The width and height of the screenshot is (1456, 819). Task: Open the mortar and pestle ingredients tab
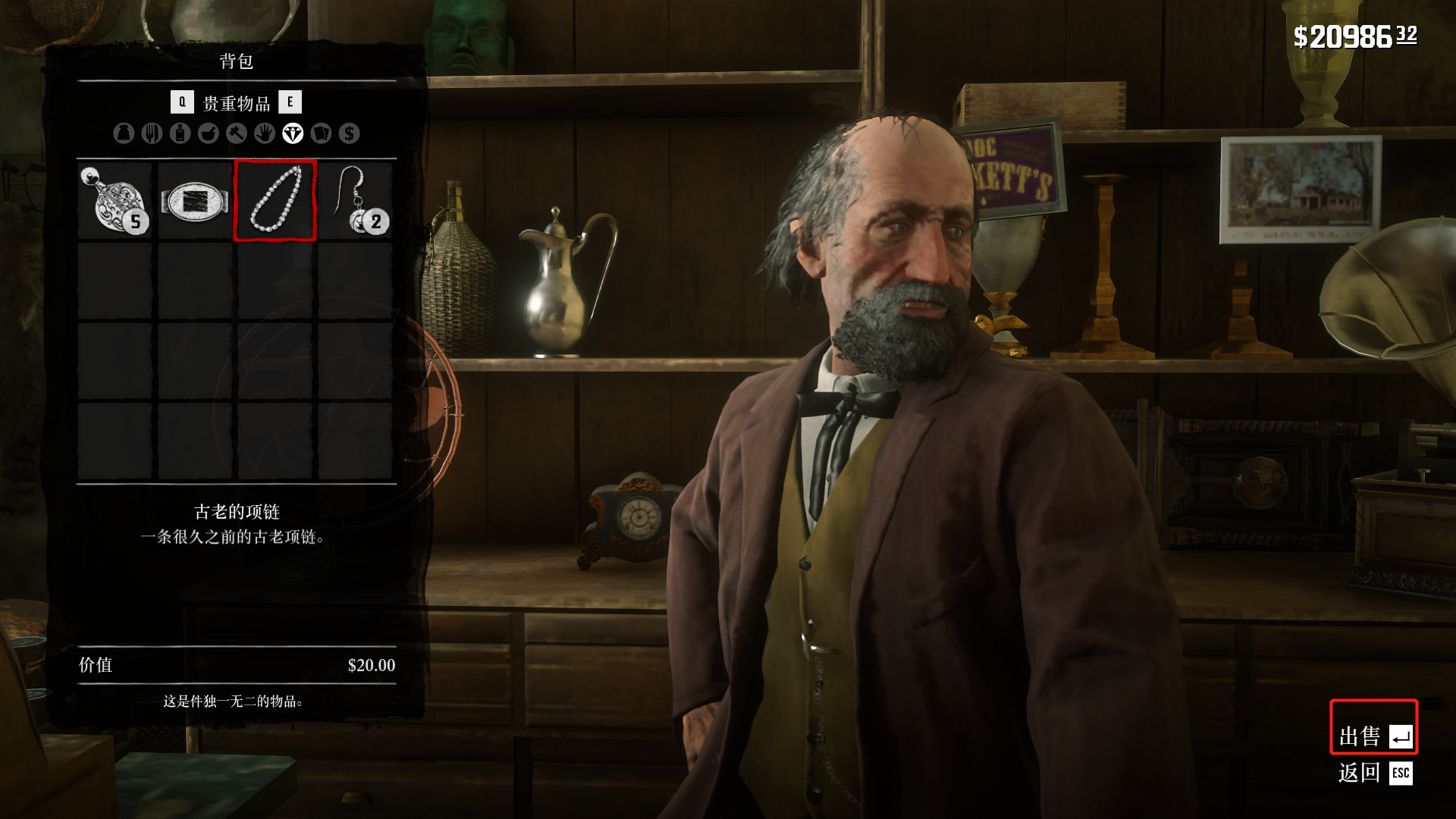[208, 133]
